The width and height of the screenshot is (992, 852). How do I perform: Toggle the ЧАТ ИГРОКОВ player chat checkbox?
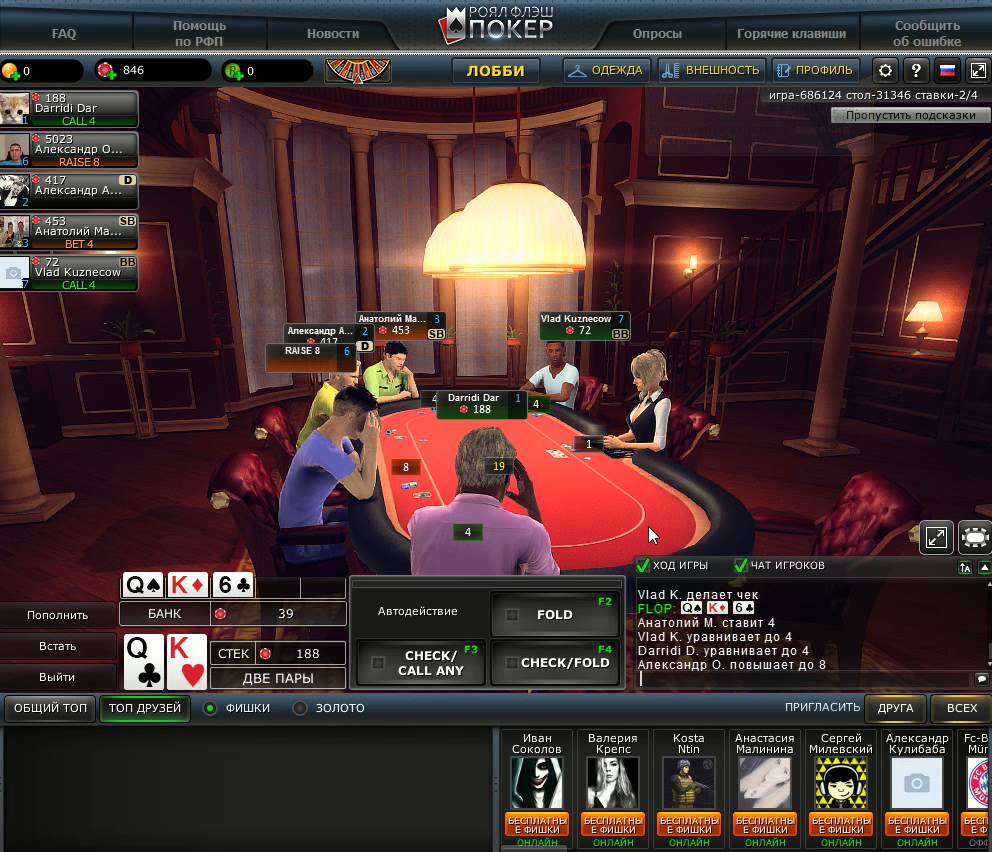[741, 566]
